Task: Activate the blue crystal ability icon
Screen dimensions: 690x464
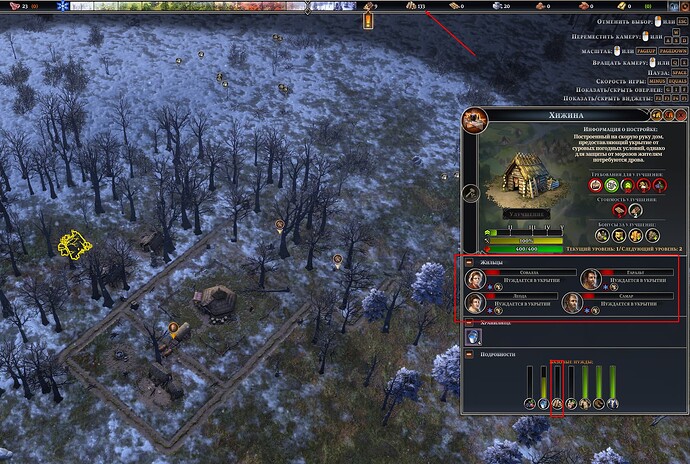Action: 475,339
